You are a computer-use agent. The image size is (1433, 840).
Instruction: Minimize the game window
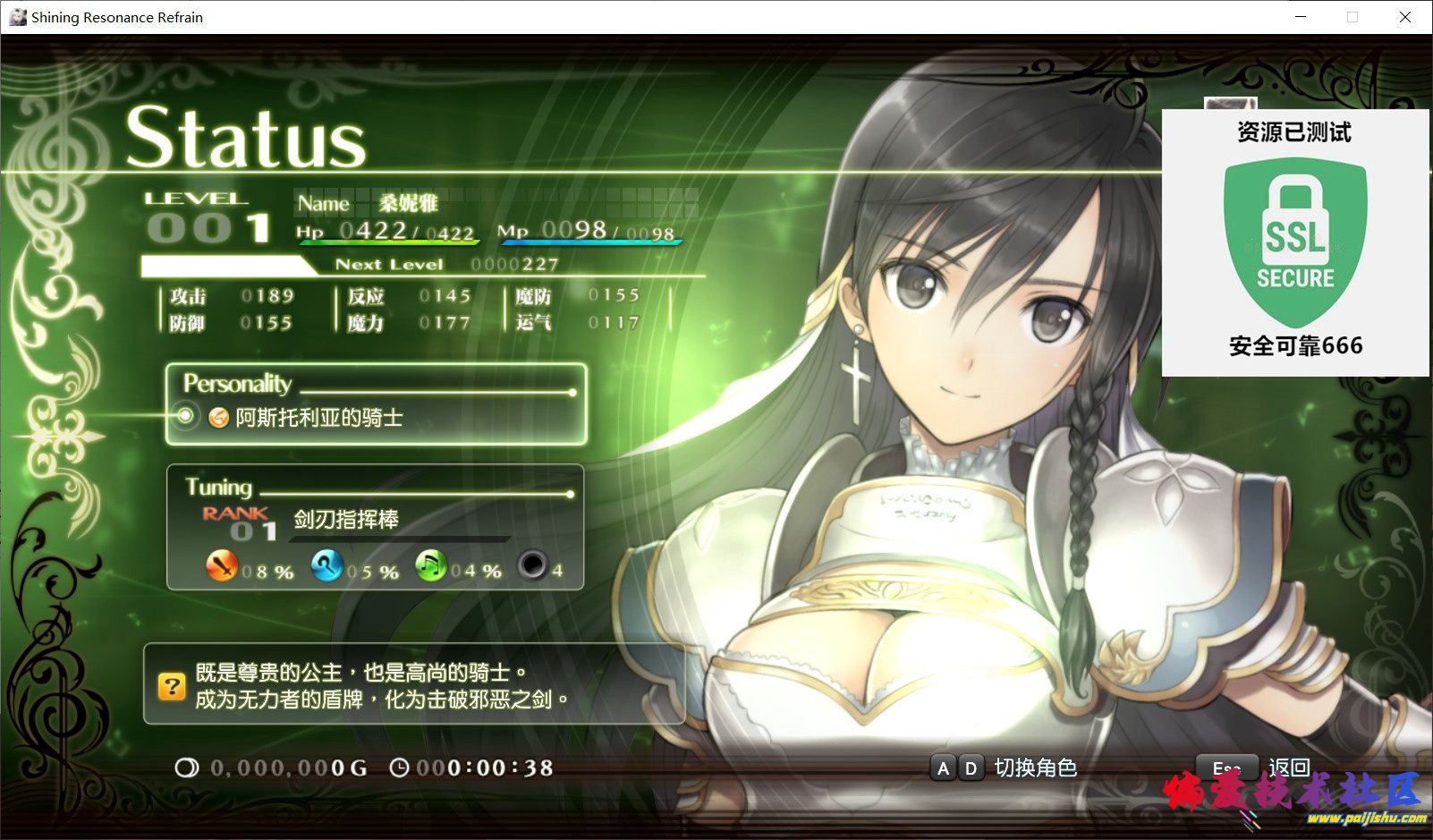(1300, 17)
